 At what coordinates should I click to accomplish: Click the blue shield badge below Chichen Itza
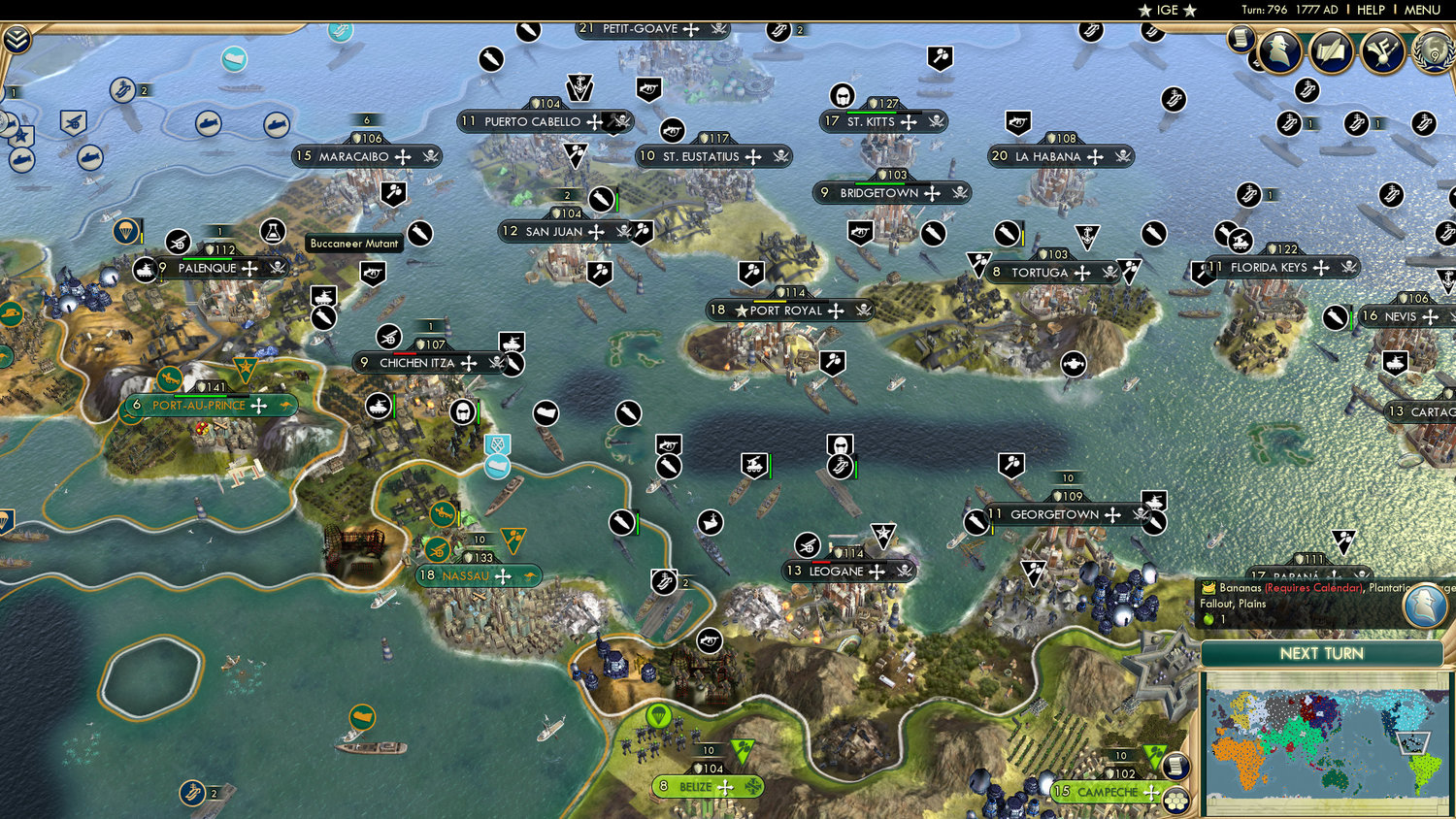pyautogui.click(x=497, y=444)
